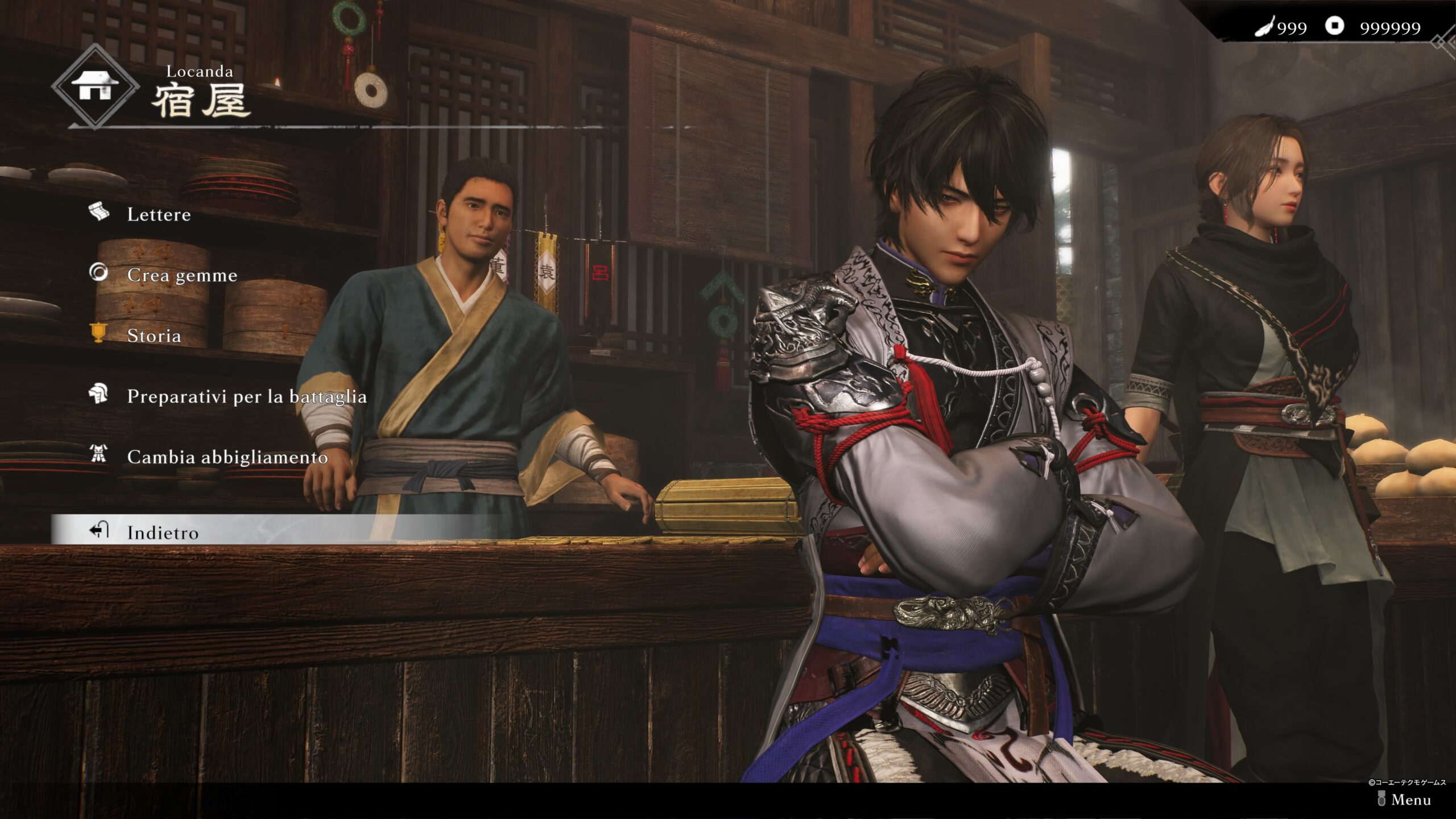Viewport: 1456px width, 819px height.
Task: Choose the Storia entry
Action: coord(154,336)
